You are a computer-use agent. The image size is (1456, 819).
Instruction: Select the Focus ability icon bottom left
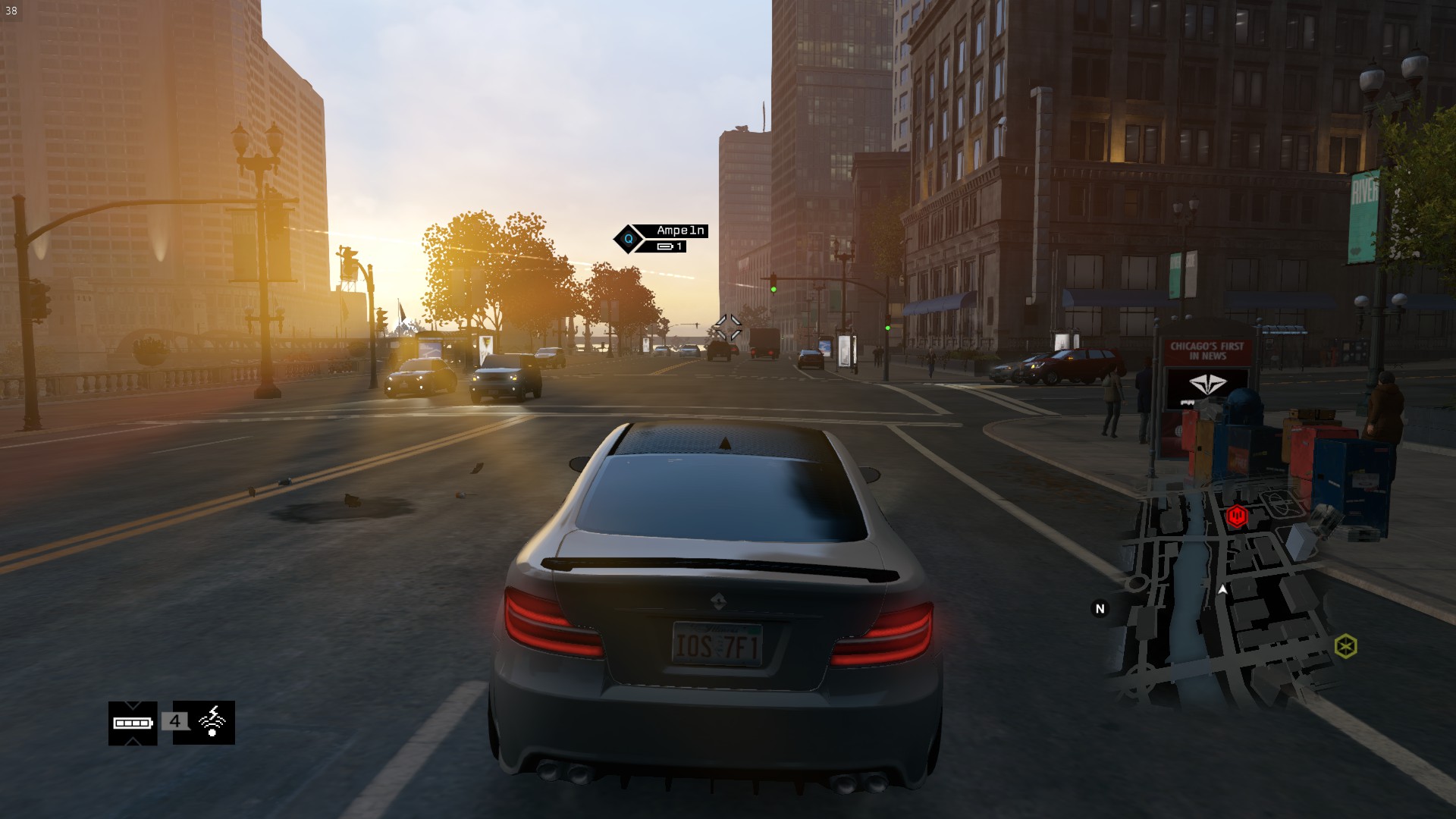[x=212, y=722]
